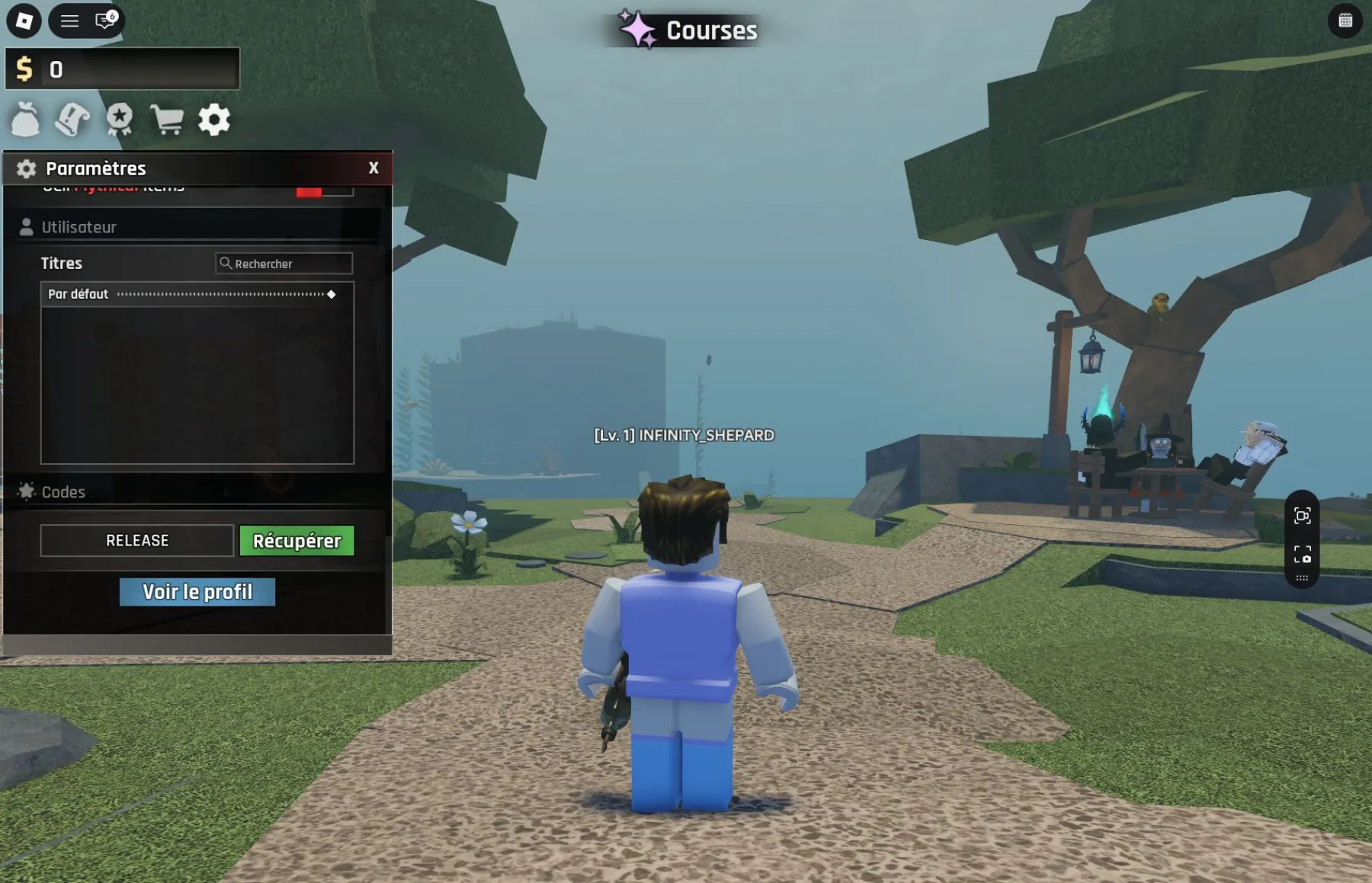Select the badge achievements icon
1372x883 pixels.
(x=120, y=120)
